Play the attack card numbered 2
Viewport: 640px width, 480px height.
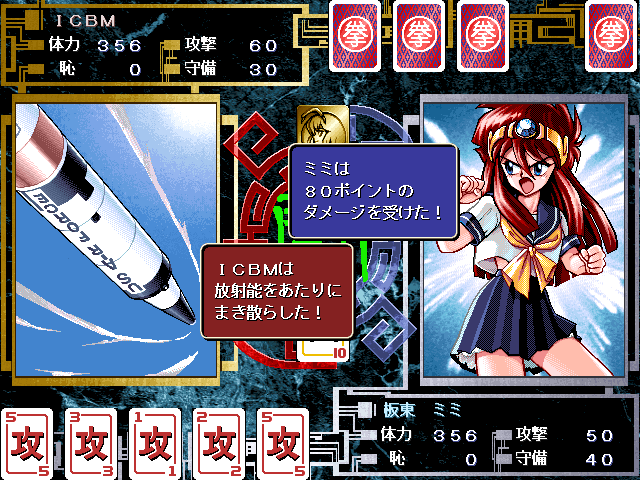click(x=217, y=442)
